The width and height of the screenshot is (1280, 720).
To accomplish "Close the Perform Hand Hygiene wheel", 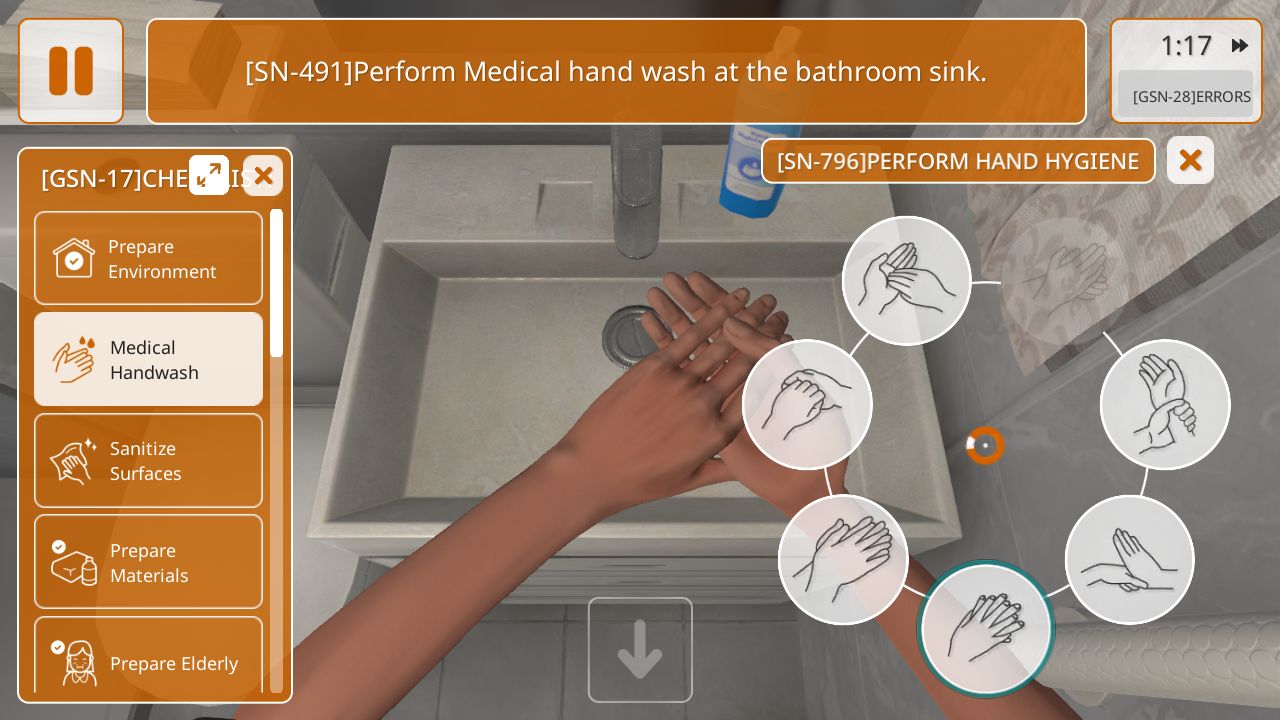I will click(x=1190, y=160).
